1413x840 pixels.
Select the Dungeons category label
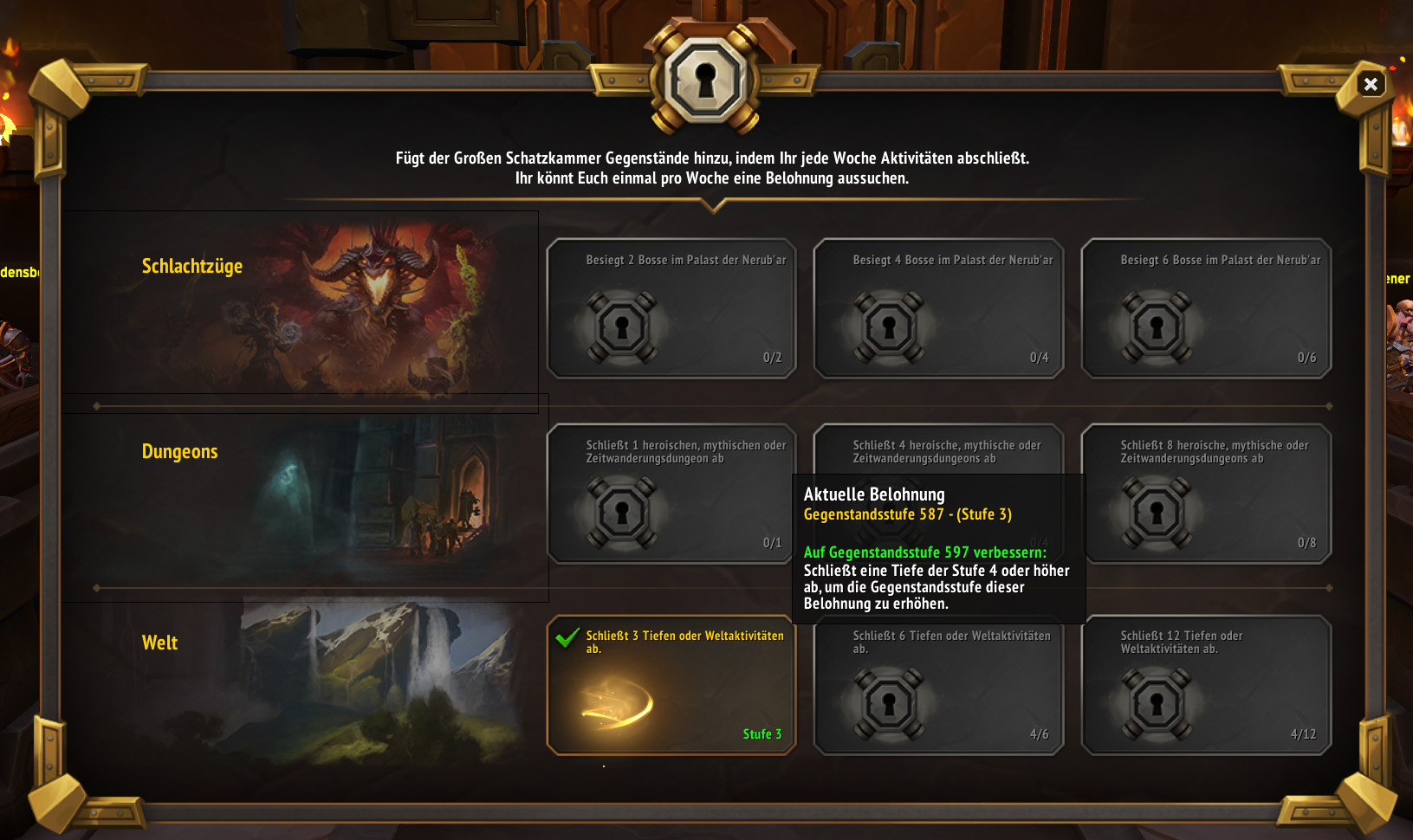180,451
